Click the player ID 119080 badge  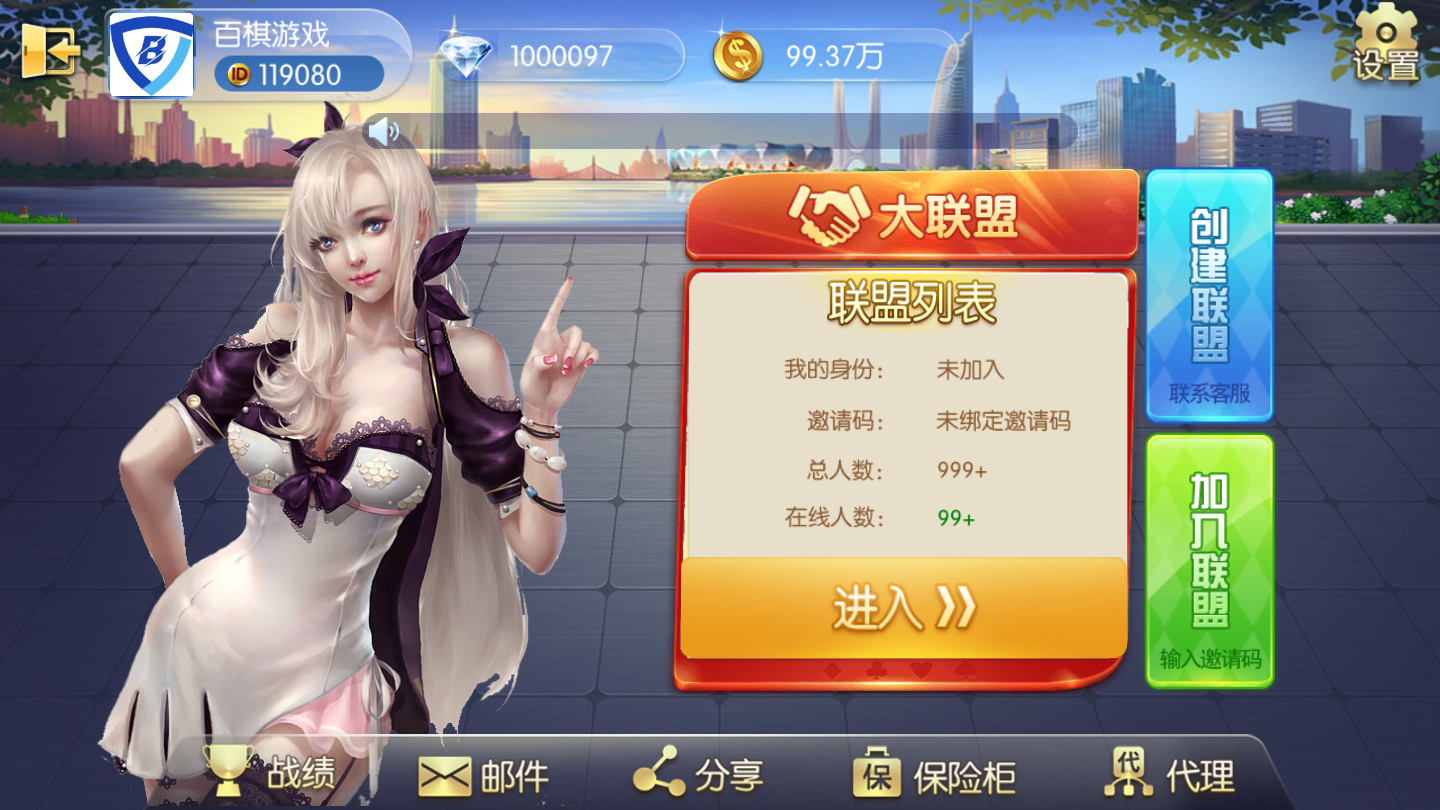298,73
